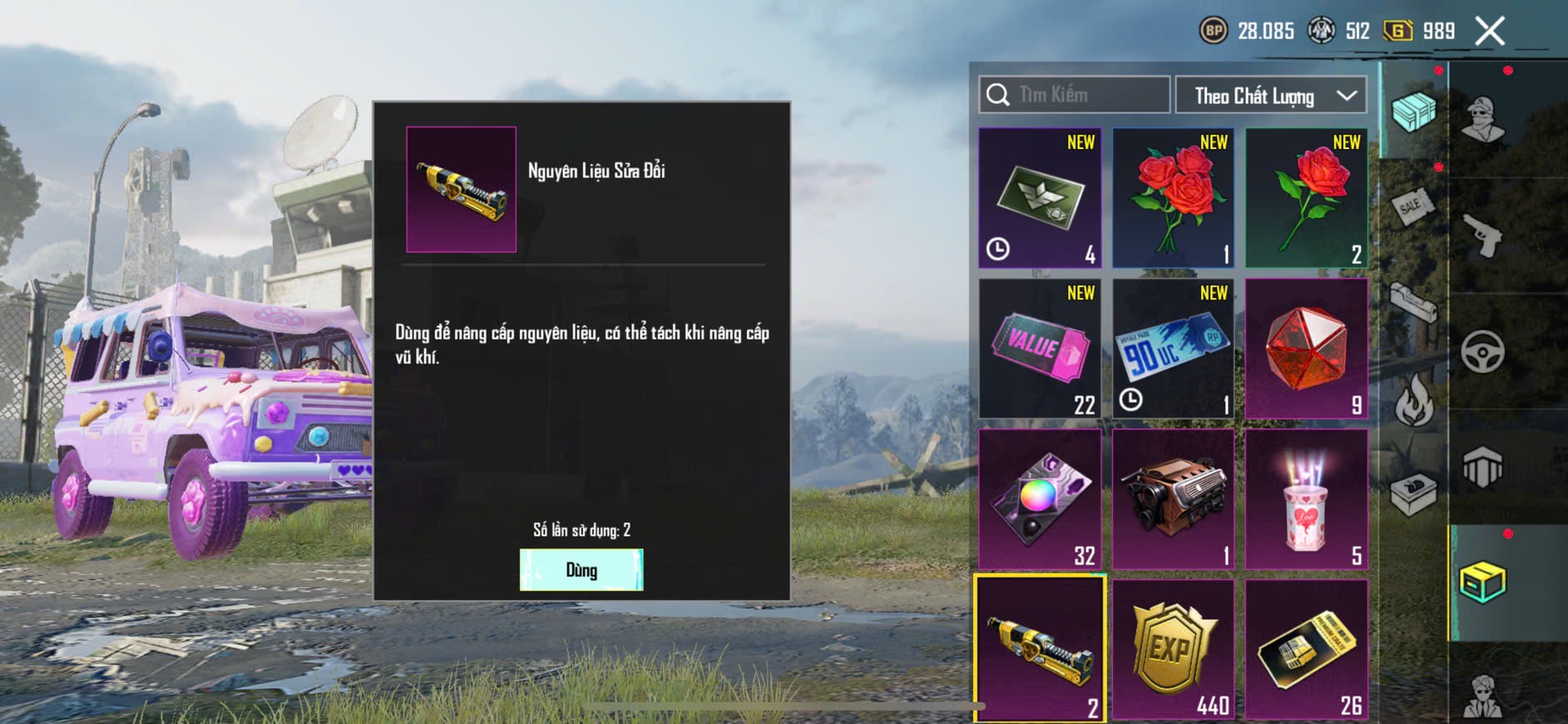
Task: Open the SALE tag tab
Action: (x=1412, y=206)
